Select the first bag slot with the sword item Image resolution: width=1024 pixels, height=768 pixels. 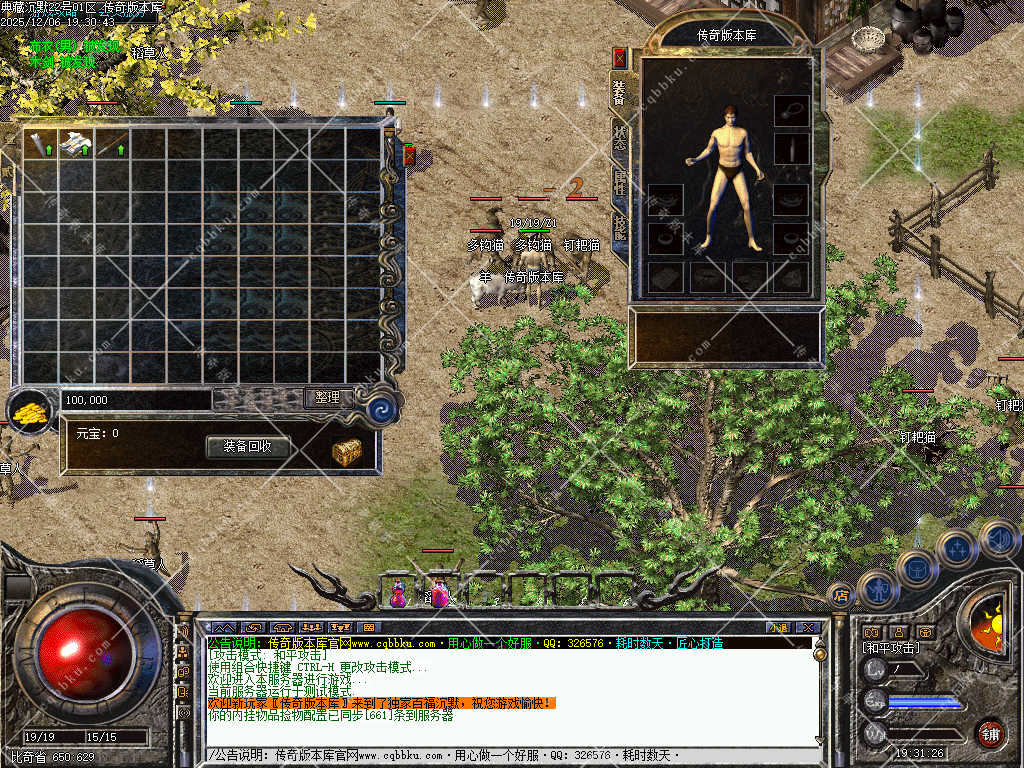coord(40,144)
